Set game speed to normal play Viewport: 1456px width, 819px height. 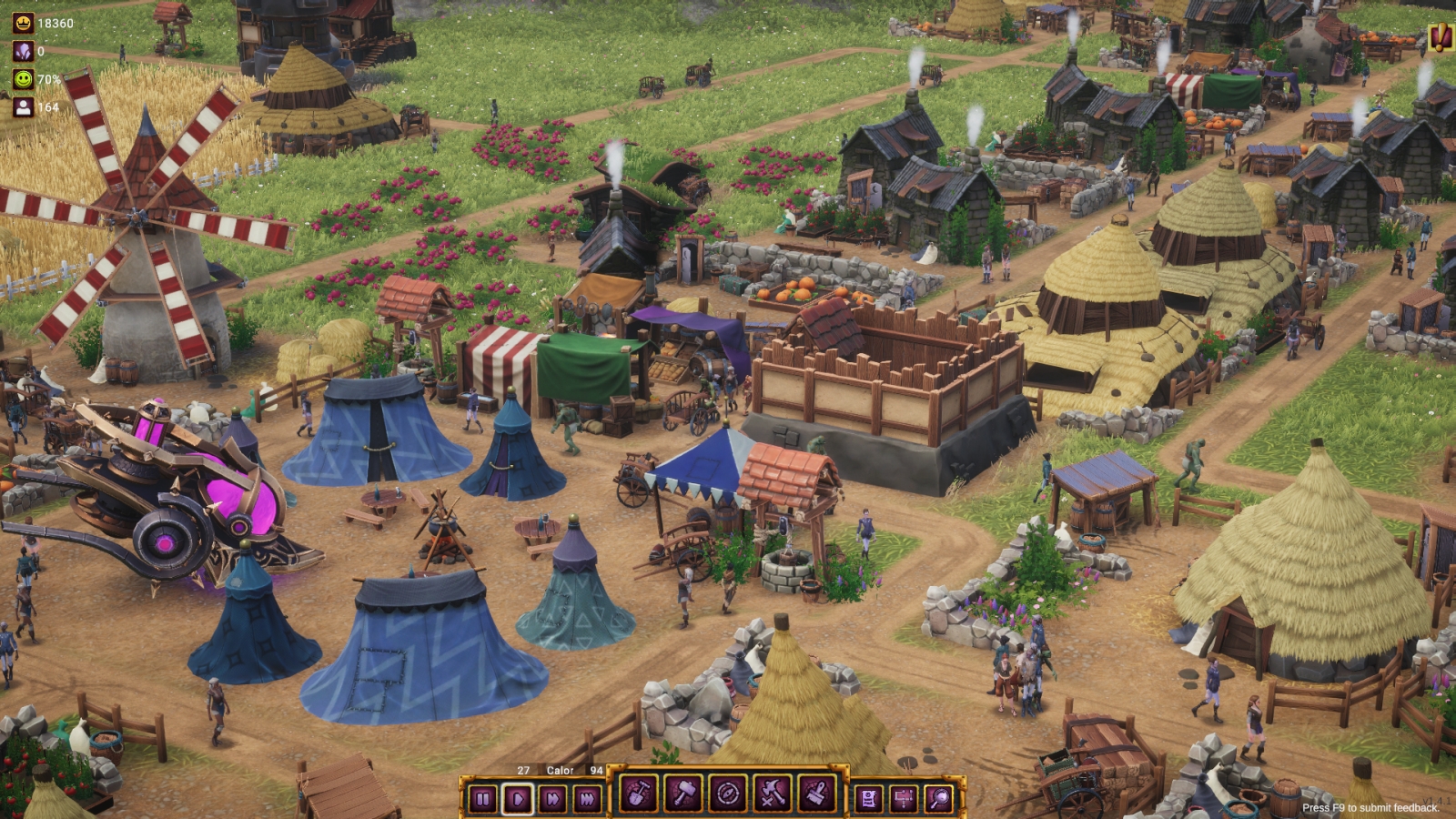(x=518, y=799)
